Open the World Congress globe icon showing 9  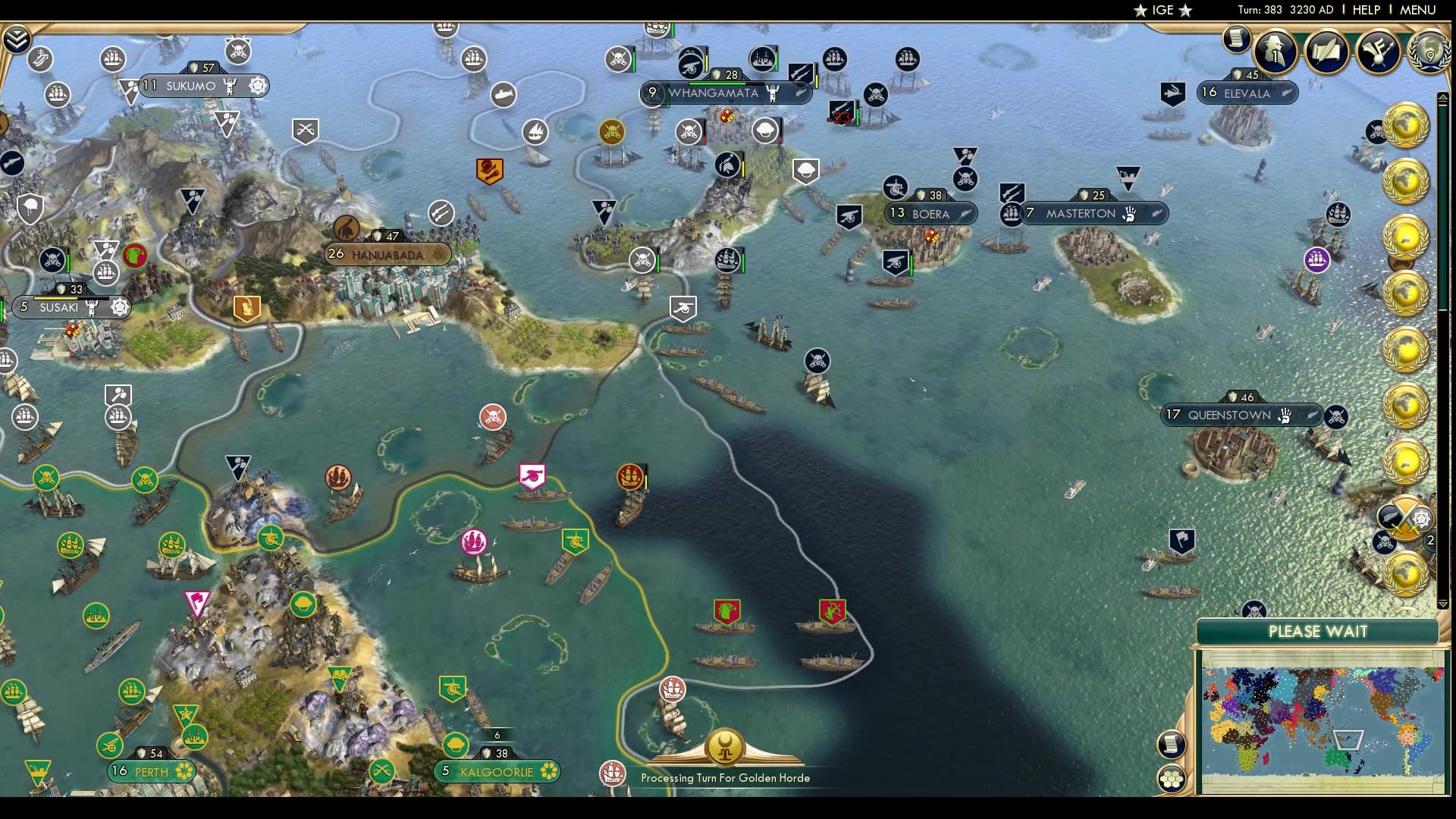coord(1429,53)
